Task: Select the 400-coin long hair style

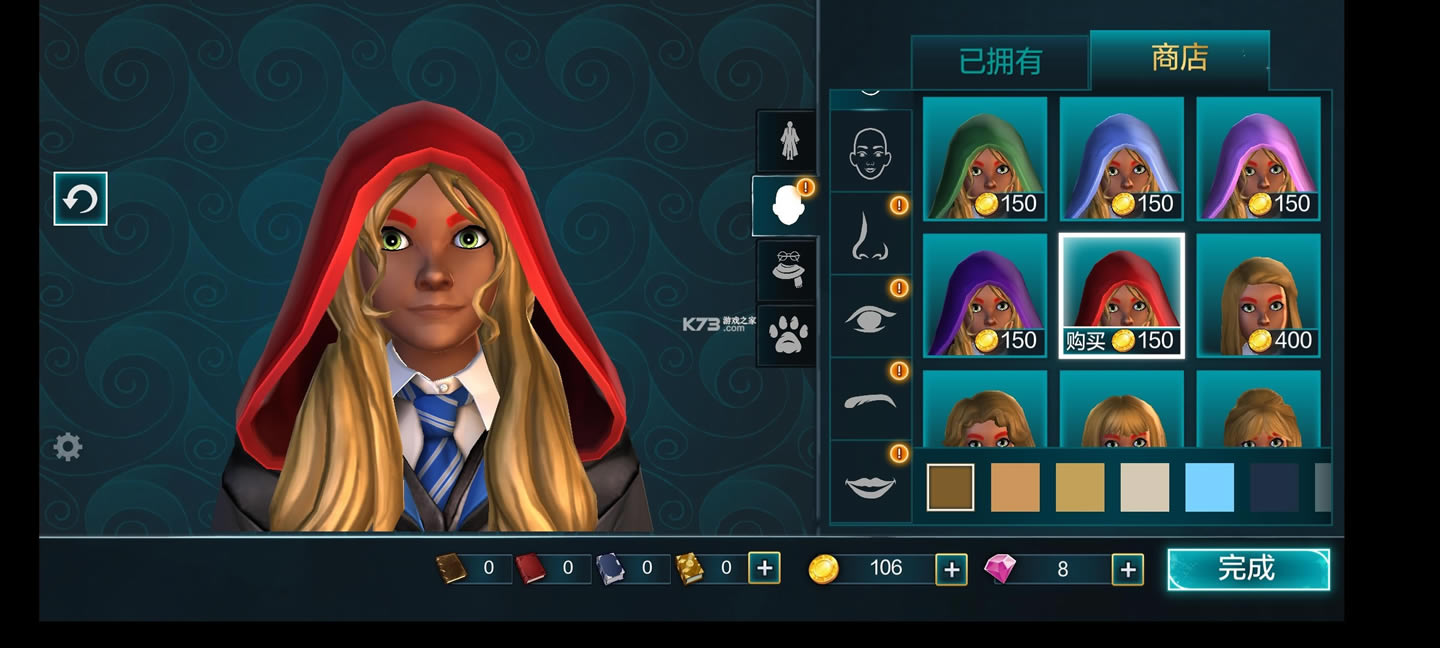Action: pyautogui.click(x=1258, y=295)
